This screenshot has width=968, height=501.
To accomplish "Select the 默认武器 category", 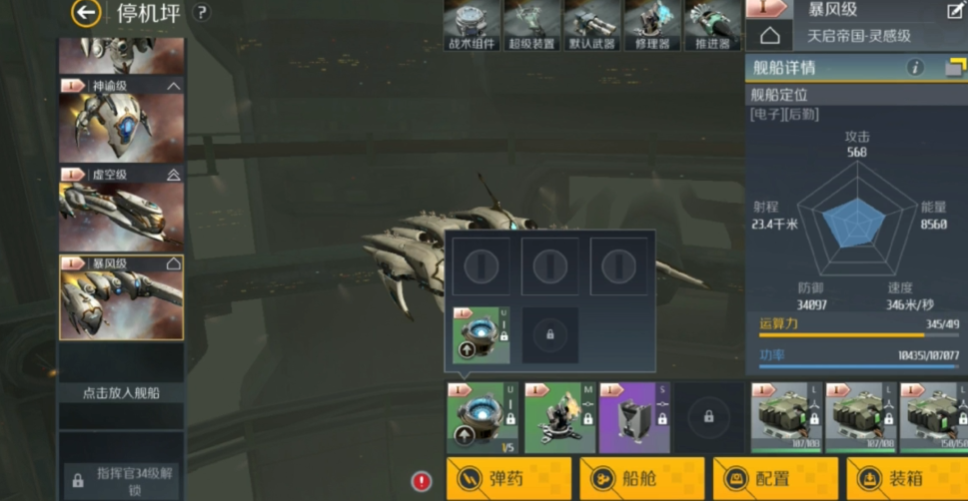I will click(x=591, y=25).
